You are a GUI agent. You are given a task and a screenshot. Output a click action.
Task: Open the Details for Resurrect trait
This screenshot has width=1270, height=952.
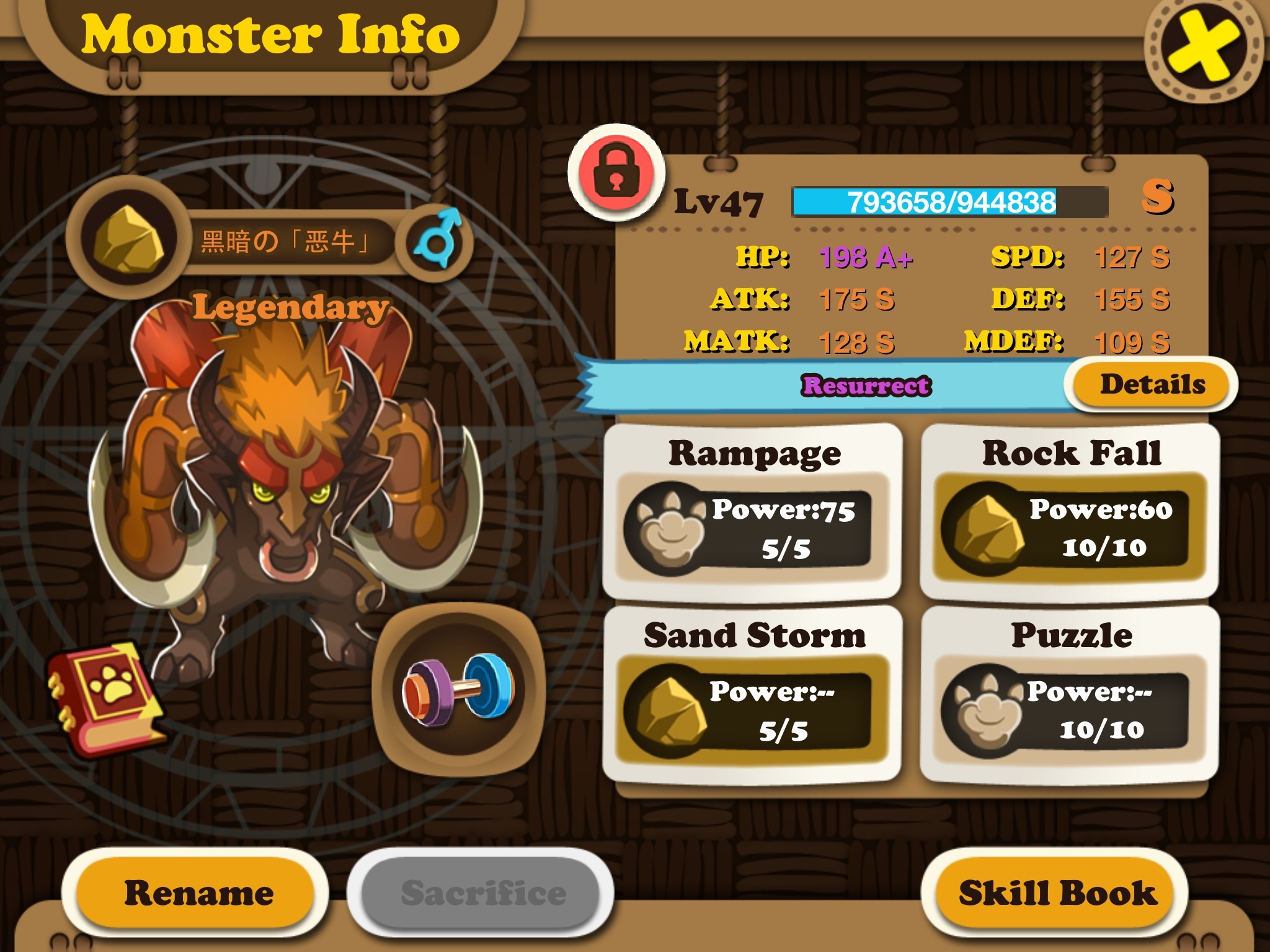click(1152, 385)
